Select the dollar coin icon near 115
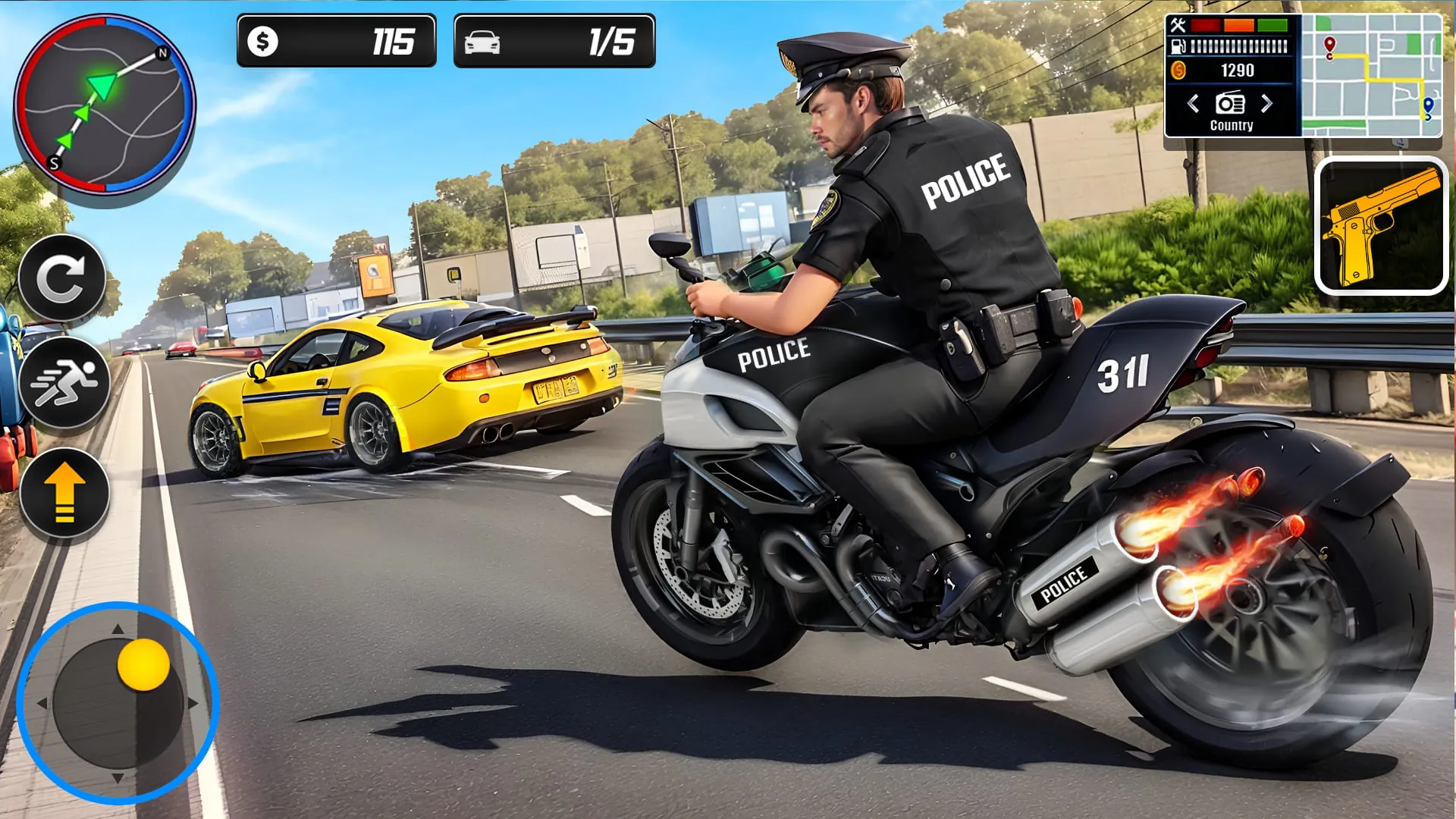 [263, 42]
